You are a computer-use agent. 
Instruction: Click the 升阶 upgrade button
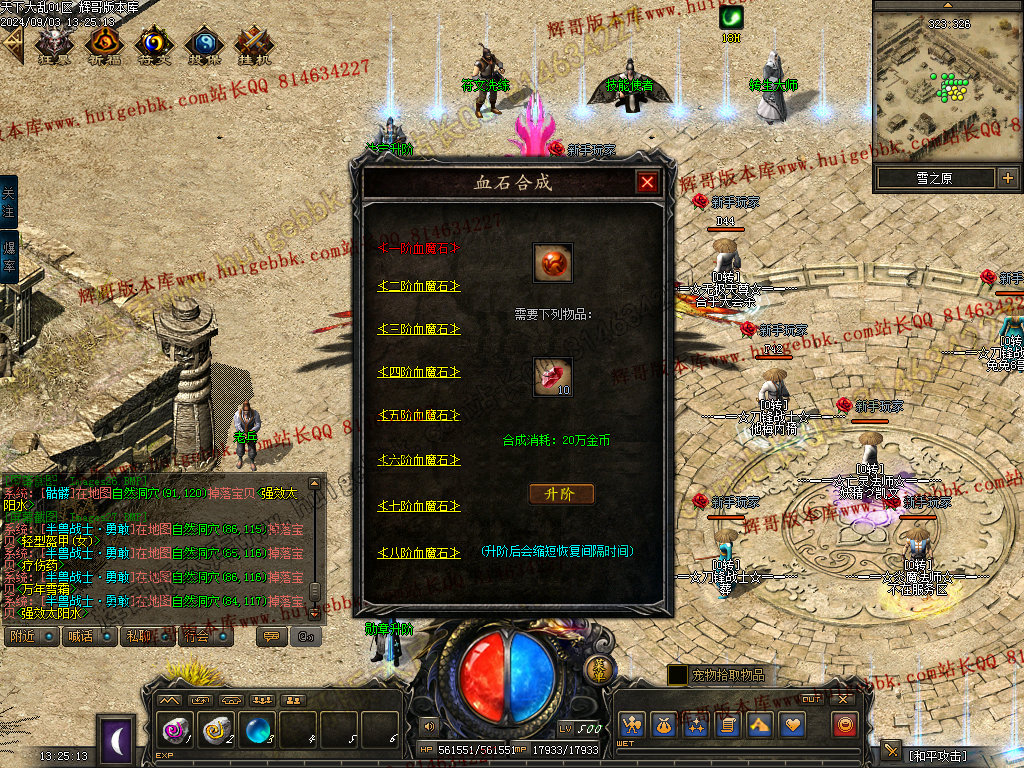[x=561, y=494]
